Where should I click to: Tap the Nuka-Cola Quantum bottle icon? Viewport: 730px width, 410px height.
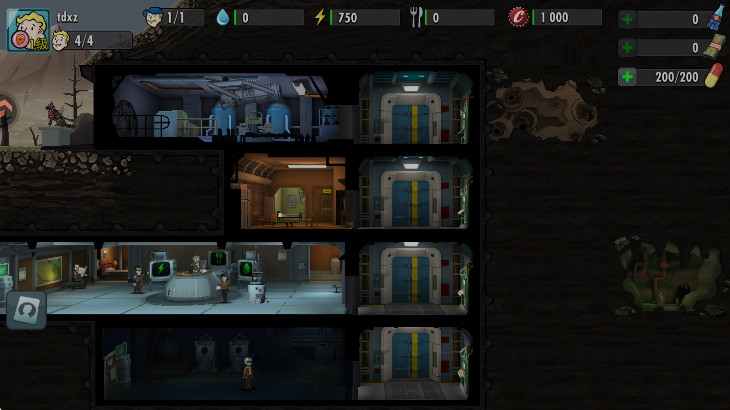point(715,18)
